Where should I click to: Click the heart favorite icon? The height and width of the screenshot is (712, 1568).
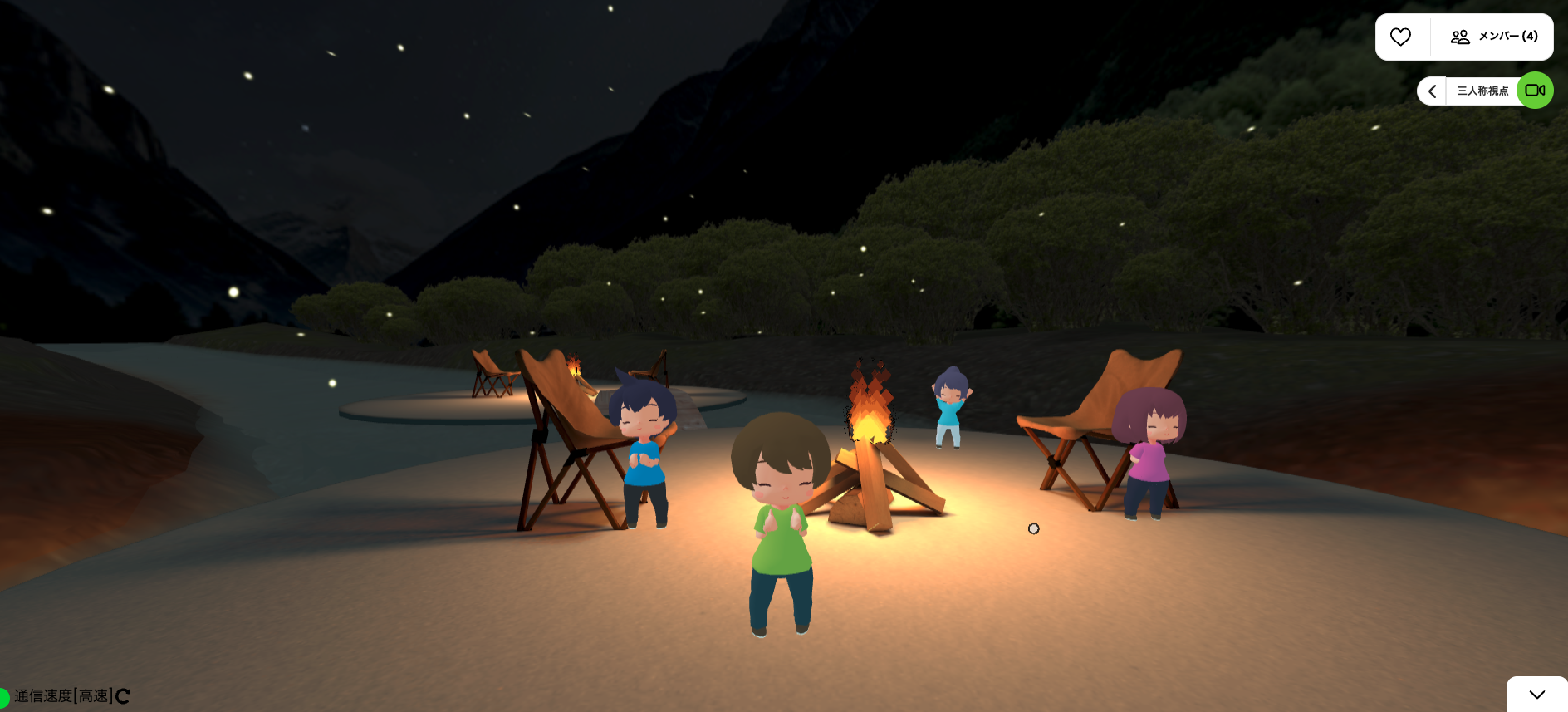coord(1401,37)
